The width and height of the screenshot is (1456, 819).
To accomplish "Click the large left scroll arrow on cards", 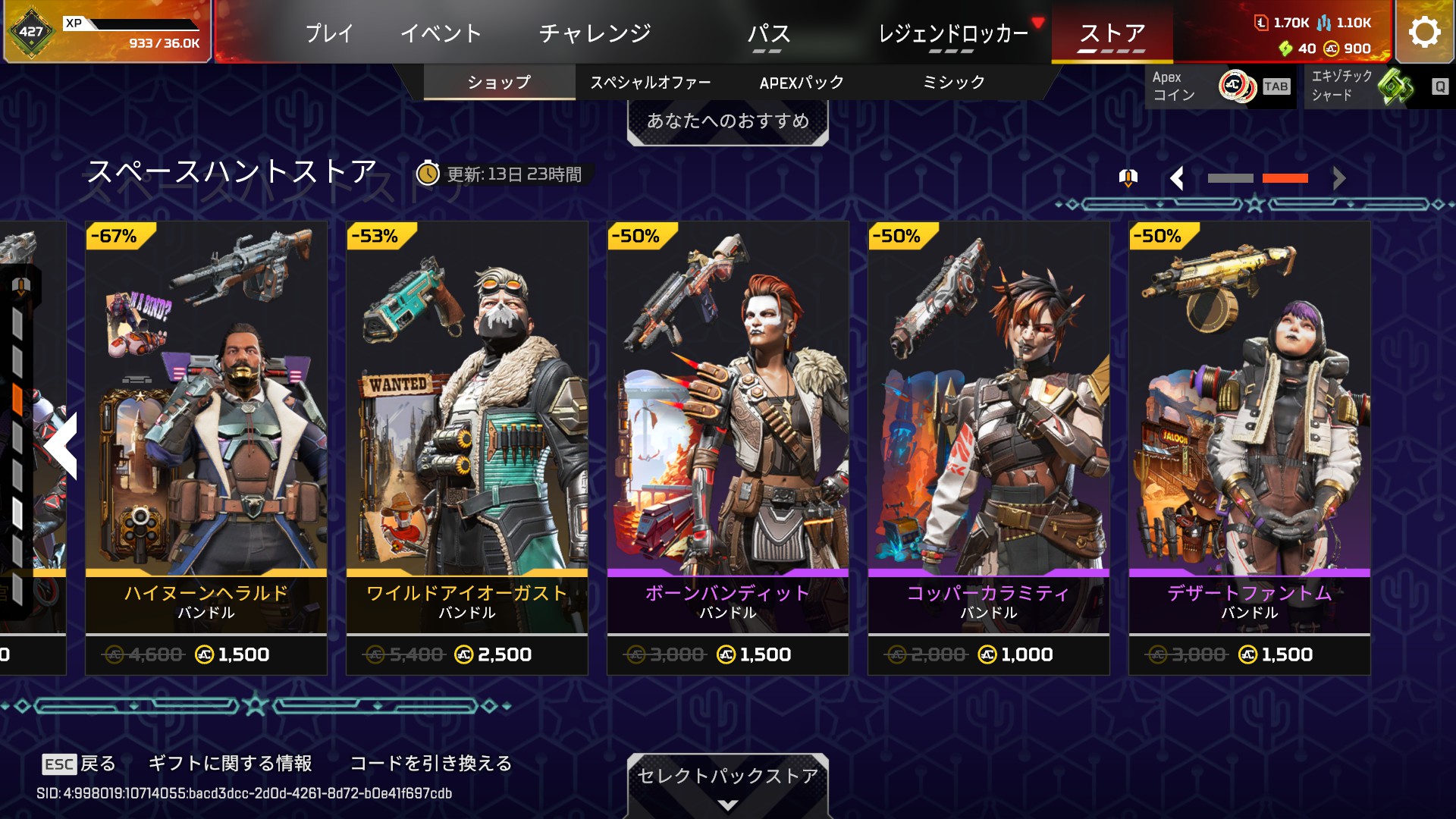I will [62, 446].
